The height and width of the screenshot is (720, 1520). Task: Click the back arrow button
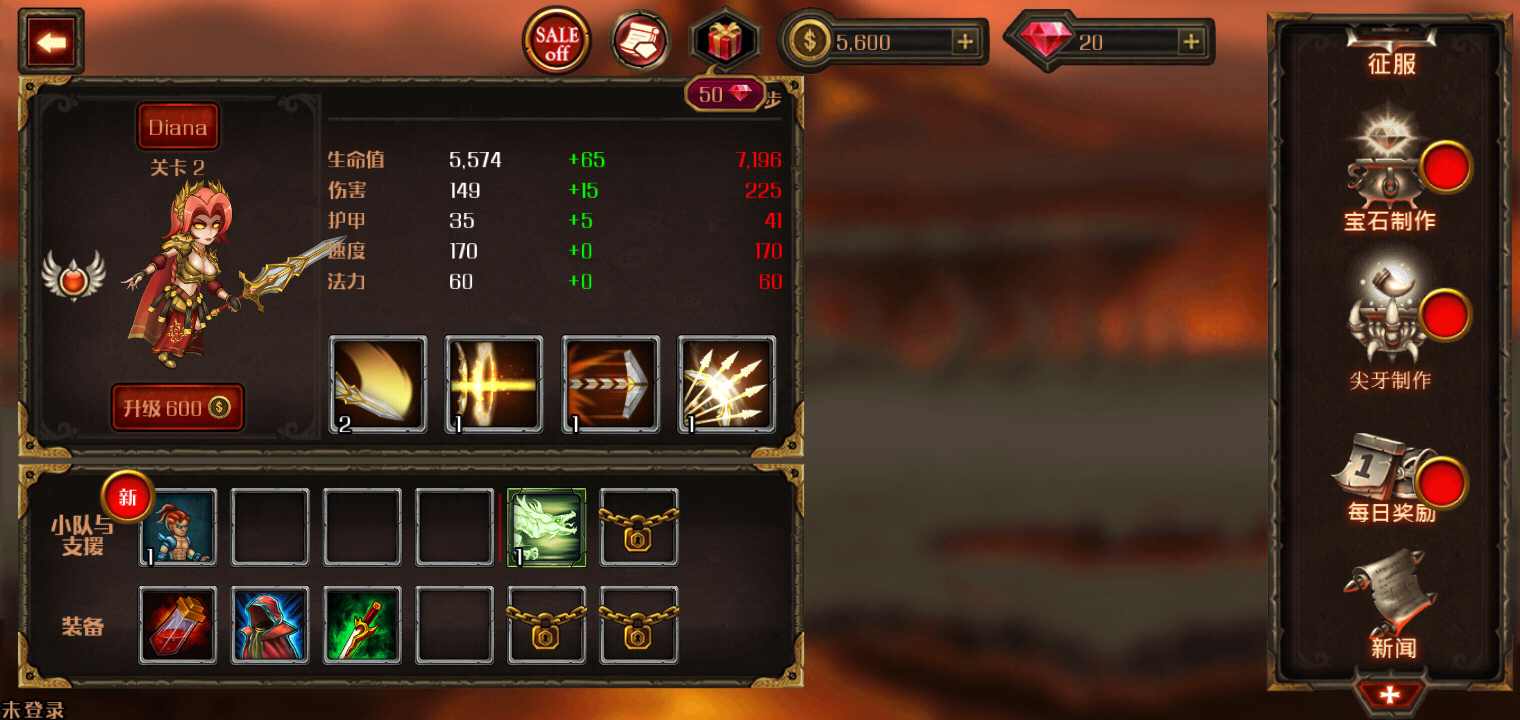tap(50, 42)
